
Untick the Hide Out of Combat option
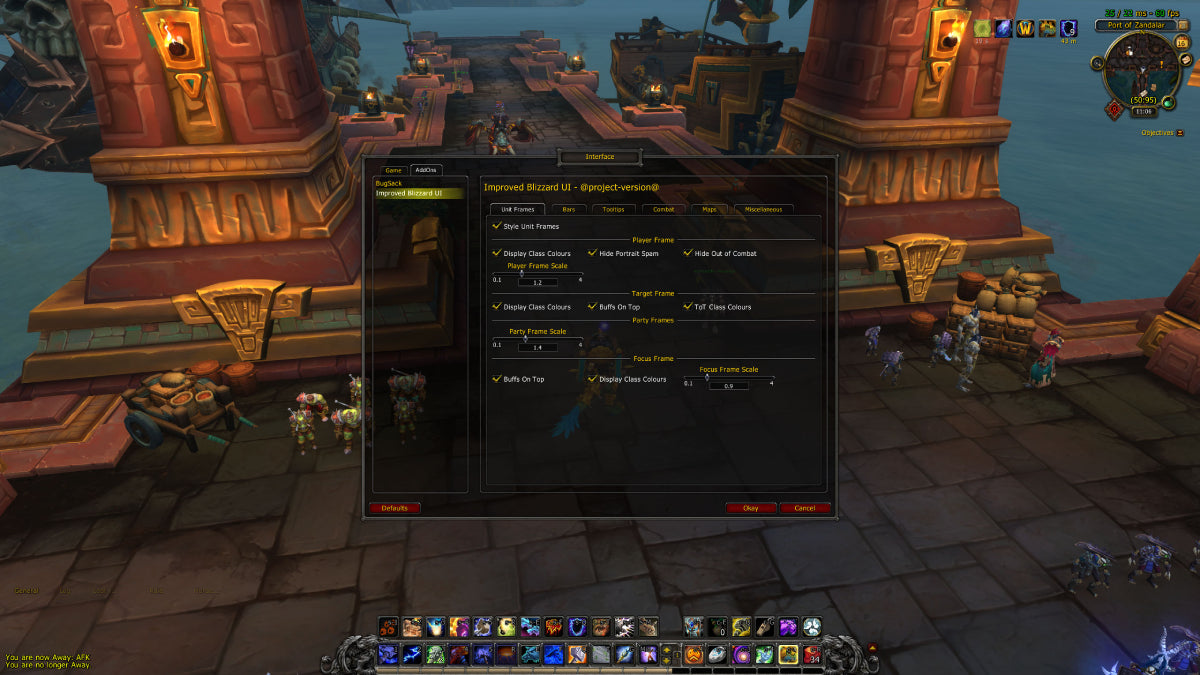688,253
